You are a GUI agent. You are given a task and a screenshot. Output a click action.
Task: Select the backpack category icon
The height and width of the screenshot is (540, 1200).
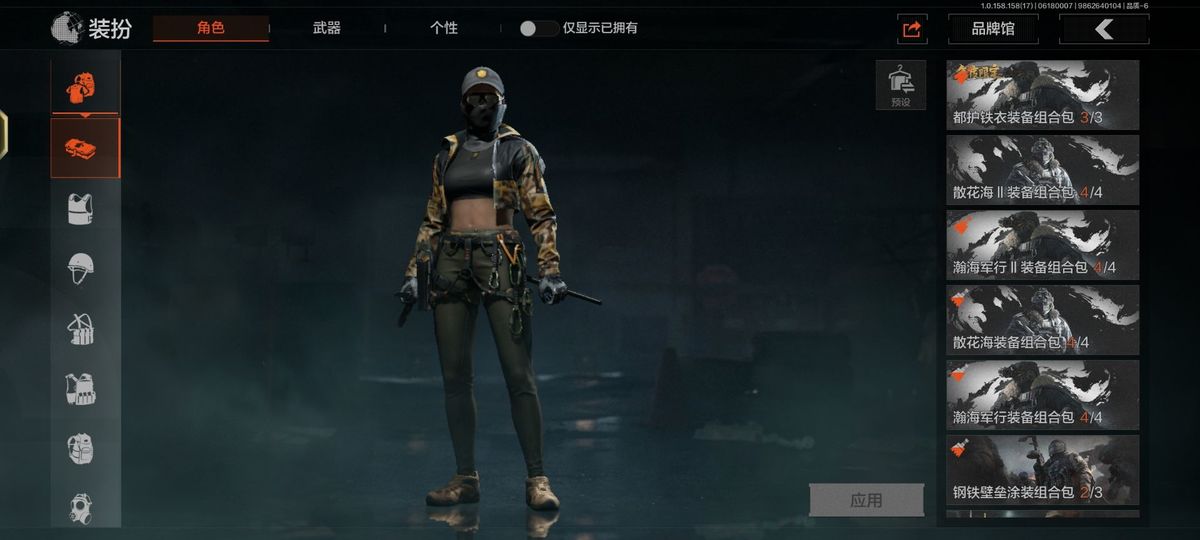pos(80,448)
